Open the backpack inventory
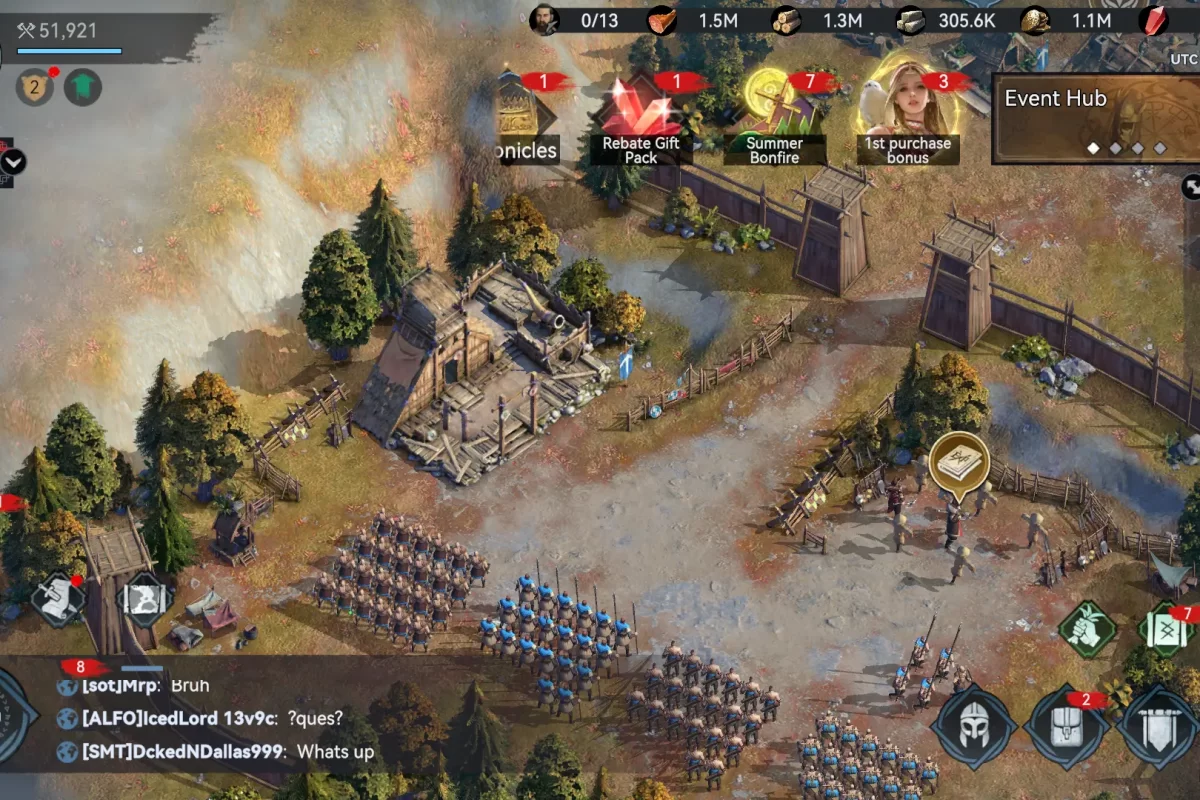 [x=1066, y=727]
